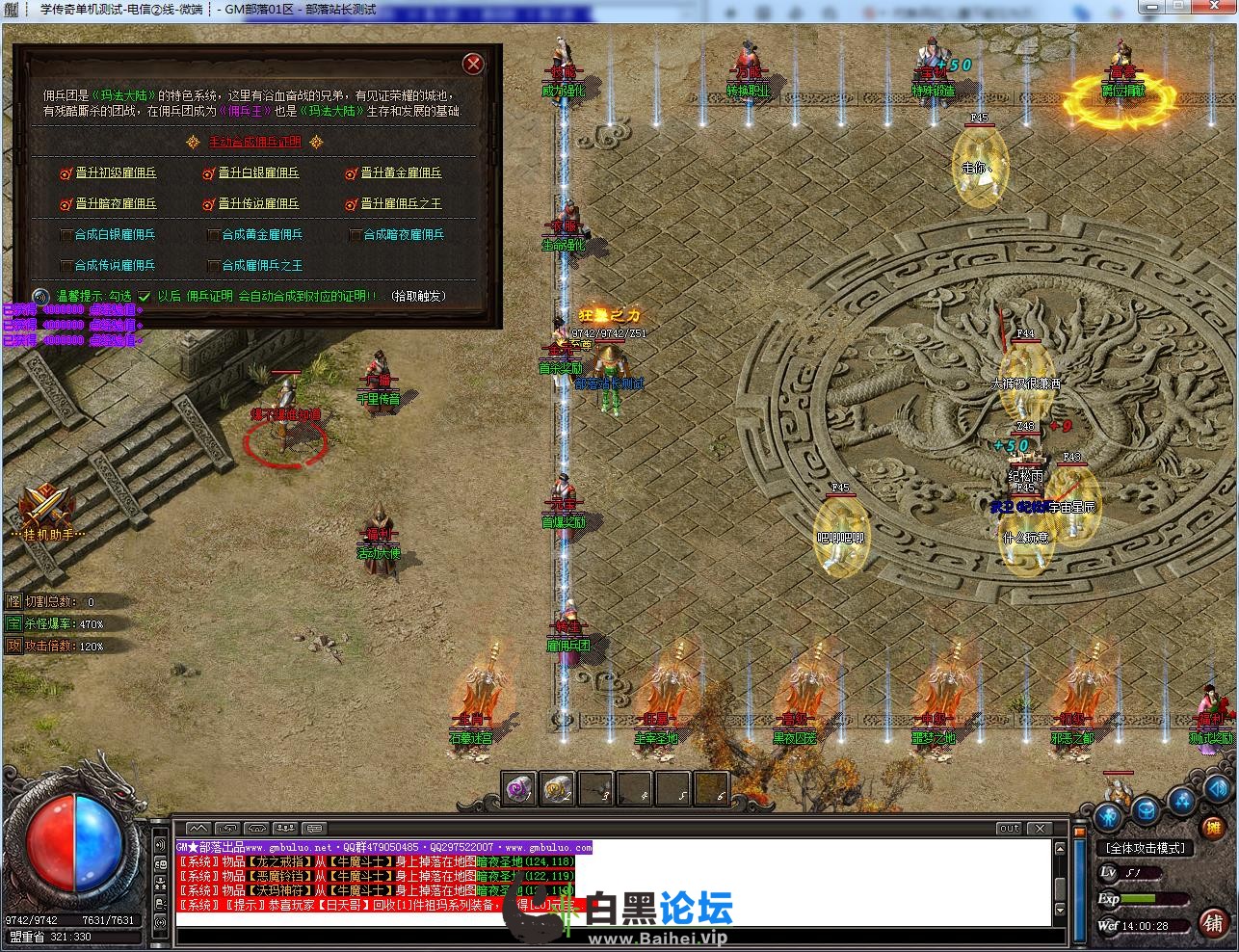
Task: Check the 合成暗夜雇佣兵 box
Action: 356,235
